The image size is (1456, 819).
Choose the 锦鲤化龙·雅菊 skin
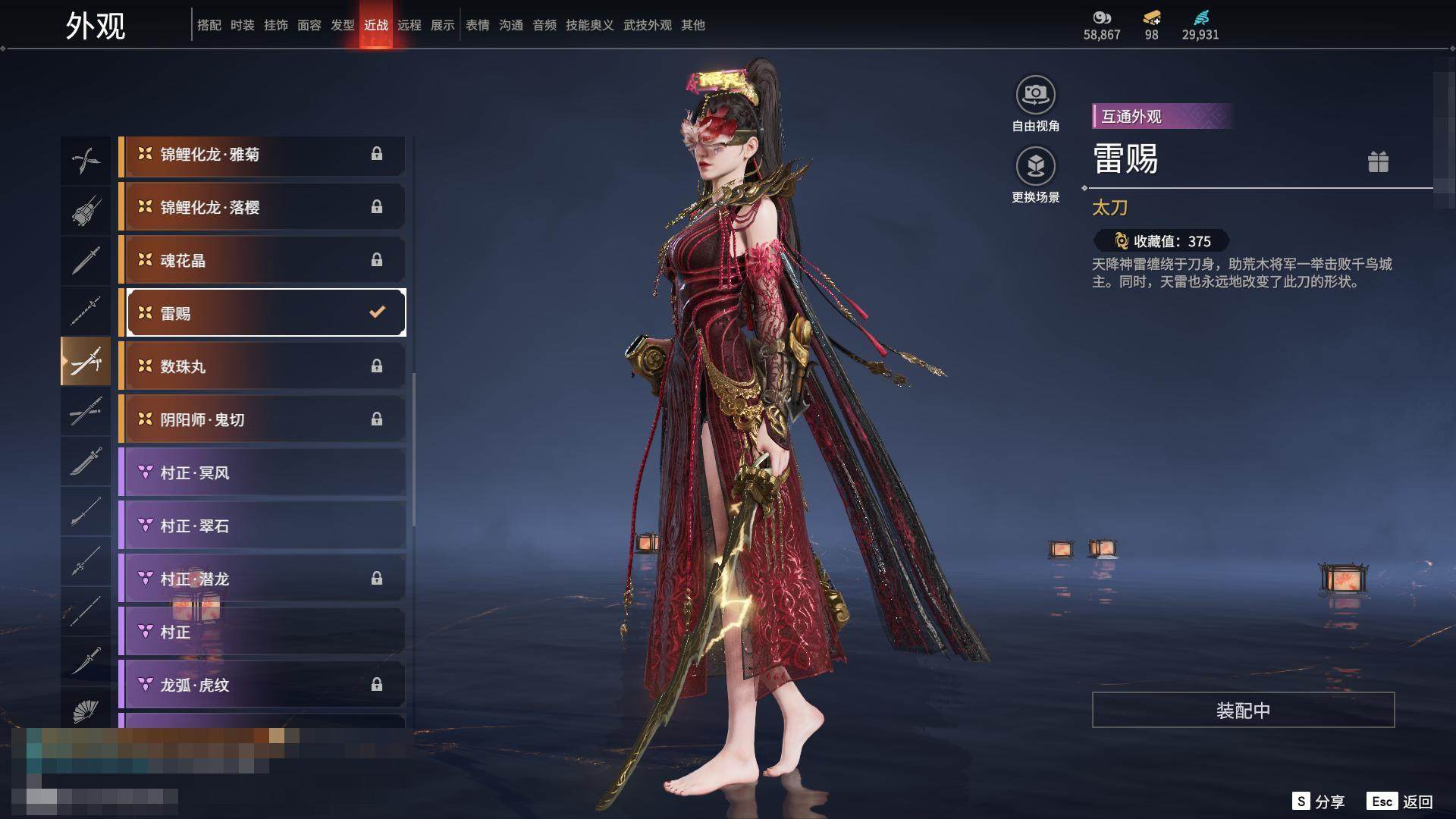point(262,155)
